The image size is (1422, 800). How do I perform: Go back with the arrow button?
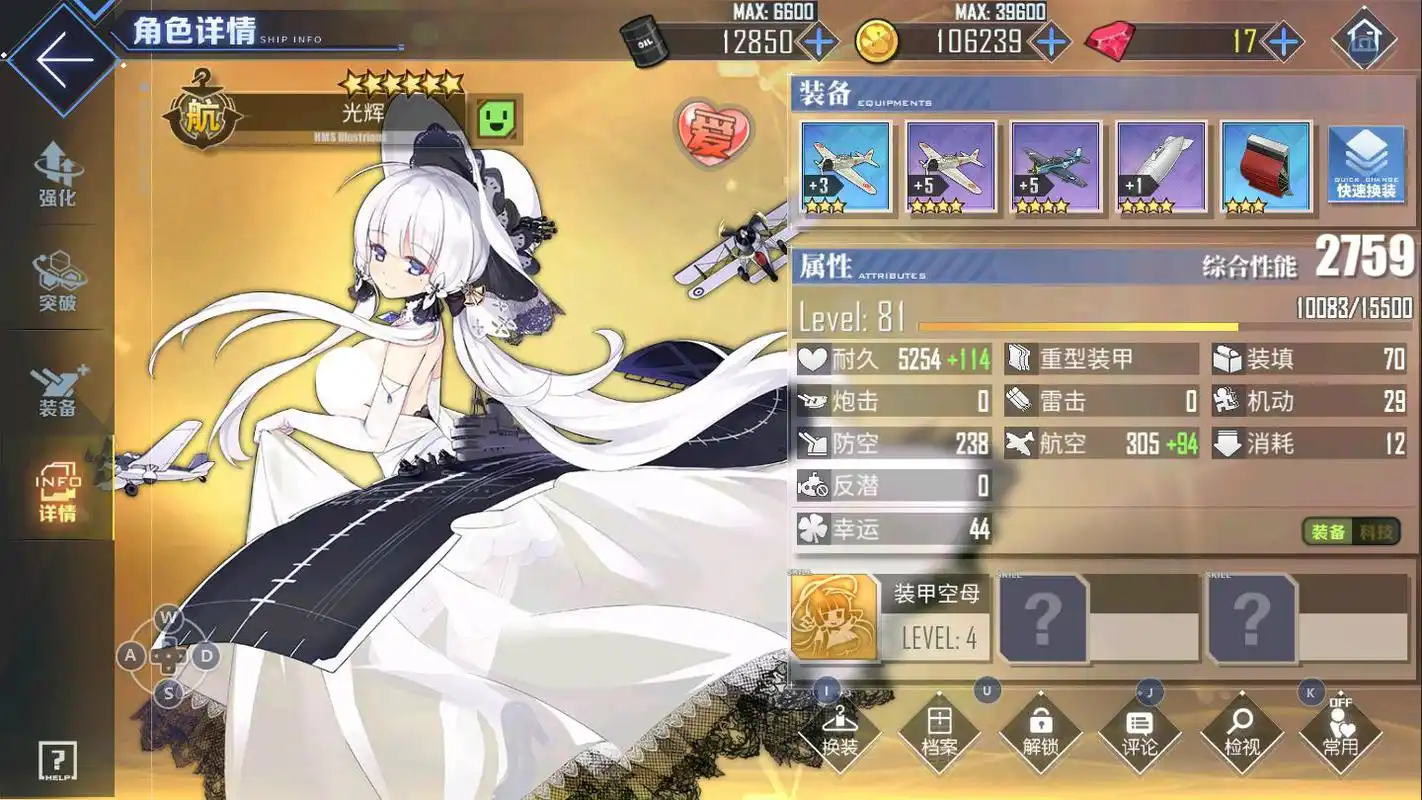[60, 58]
